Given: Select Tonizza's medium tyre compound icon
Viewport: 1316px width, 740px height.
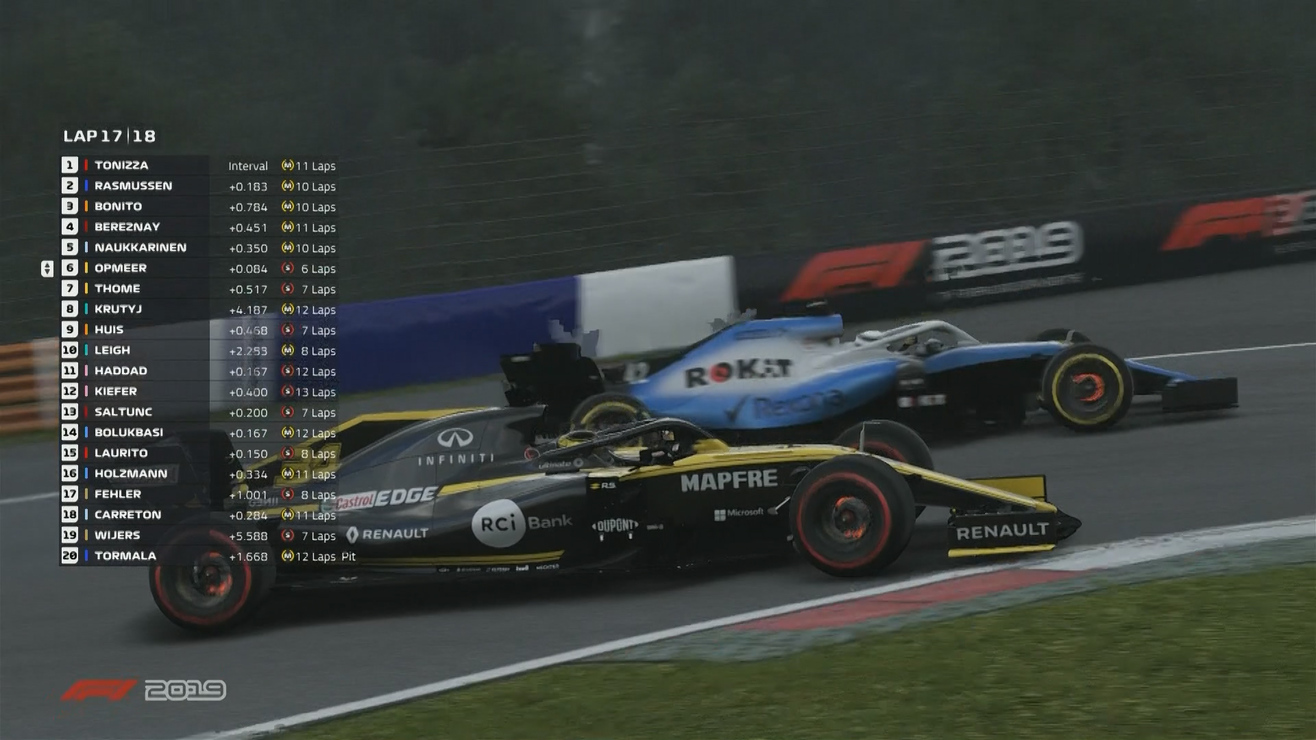Looking at the screenshot, I should coord(290,165).
